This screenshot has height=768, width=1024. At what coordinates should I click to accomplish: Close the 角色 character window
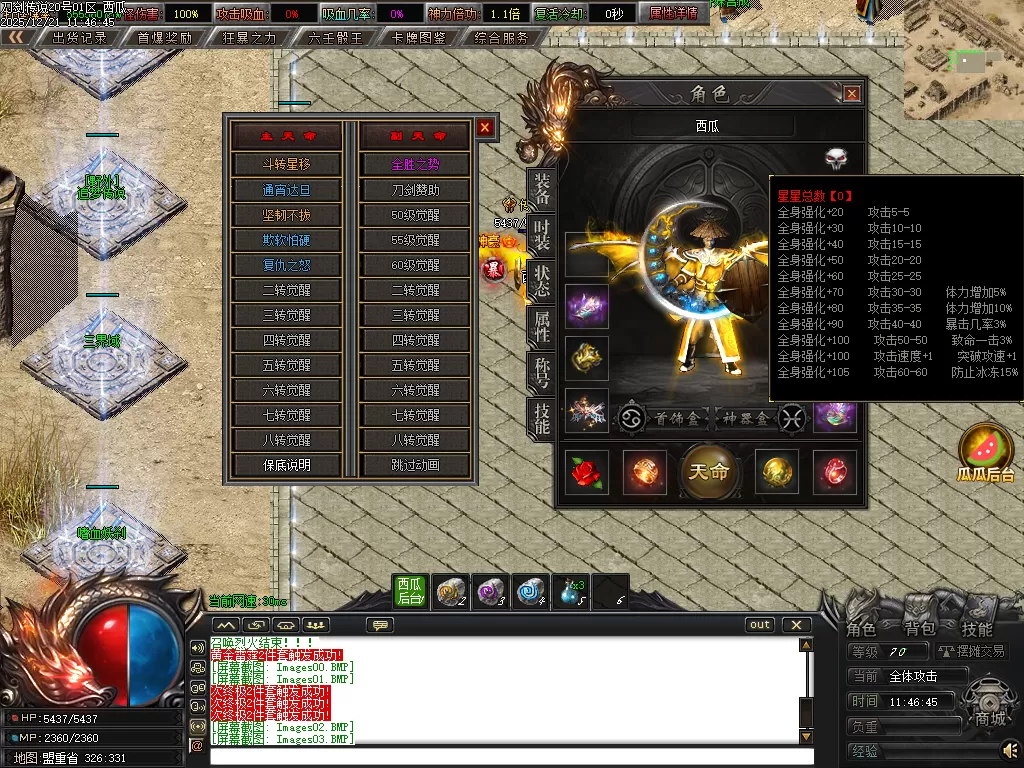(852, 94)
